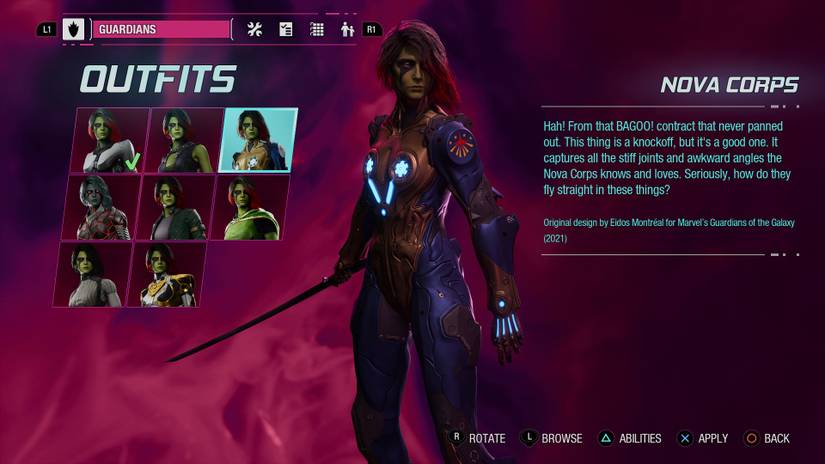
Task: Open the two-figures icon tab
Action: (x=347, y=30)
